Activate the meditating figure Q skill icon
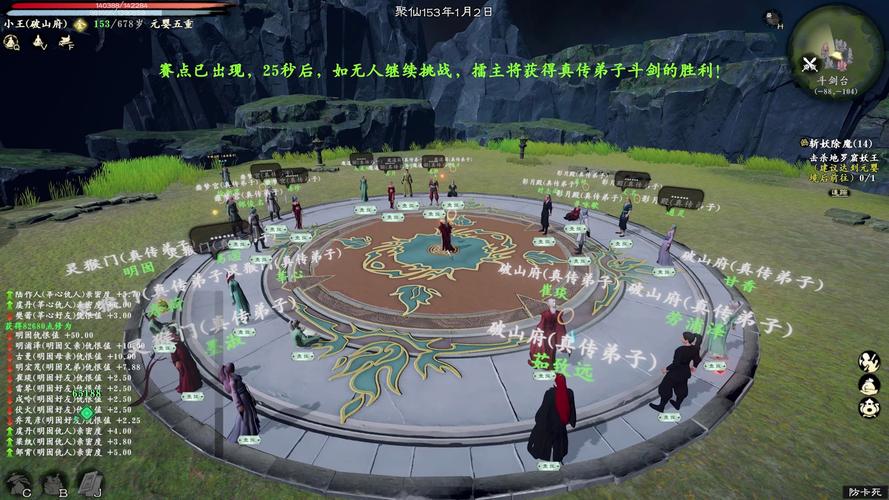This screenshot has height=500, width=889. [x=11, y=42]
